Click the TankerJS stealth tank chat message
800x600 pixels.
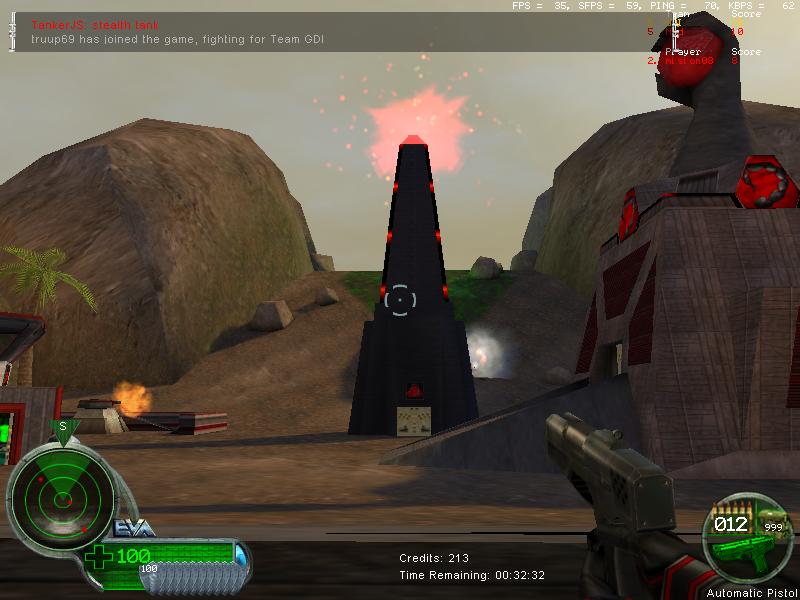tap(95, 25)
